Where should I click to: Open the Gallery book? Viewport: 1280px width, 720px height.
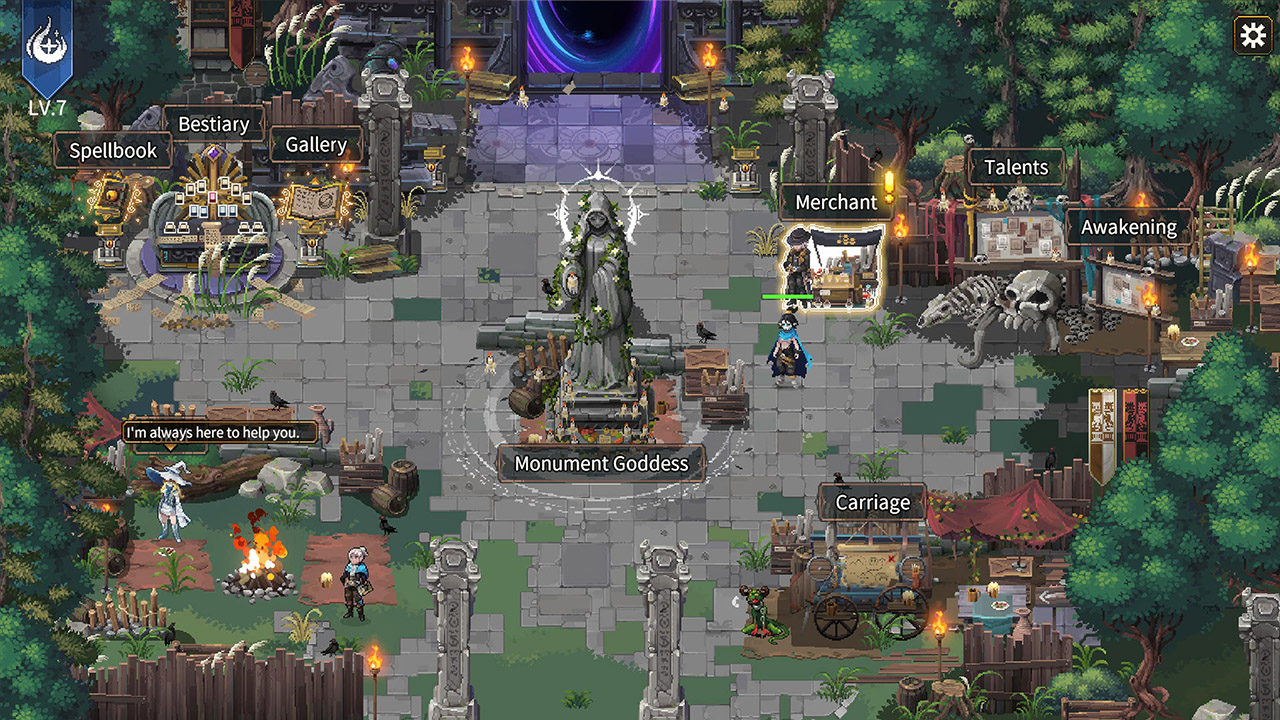click(315, 200)
